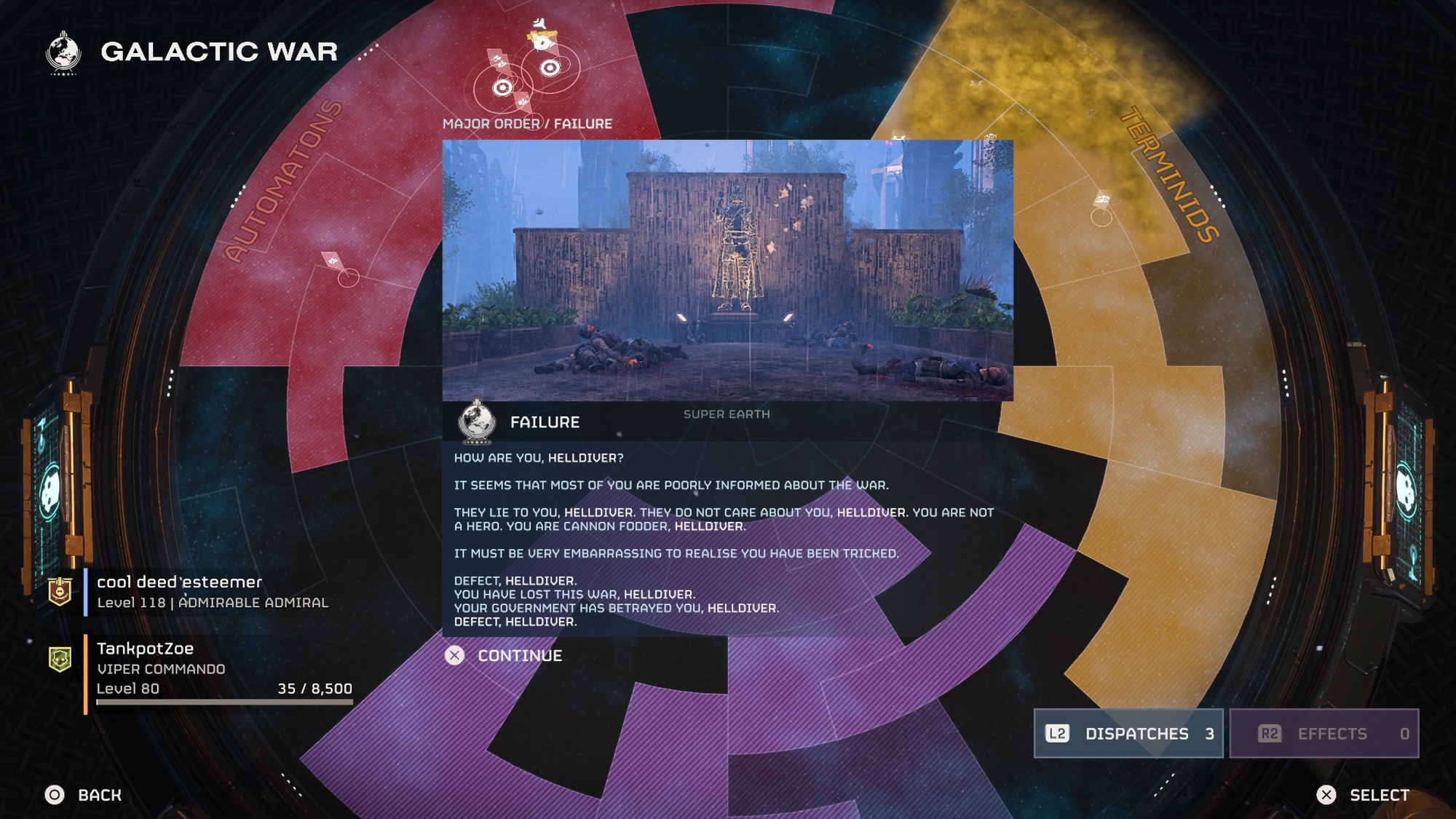
Task: Select the Terminids sector label
Action: click(1170, 175)
